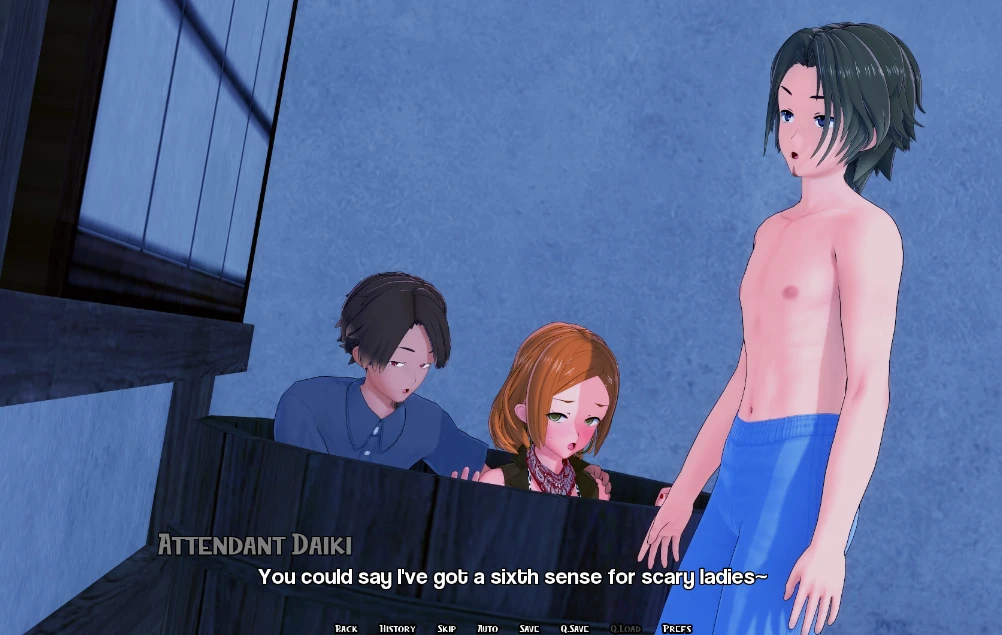Activate Skip in the quick menu
Viewport: 1002px width, 635px height.
(446, 628)
